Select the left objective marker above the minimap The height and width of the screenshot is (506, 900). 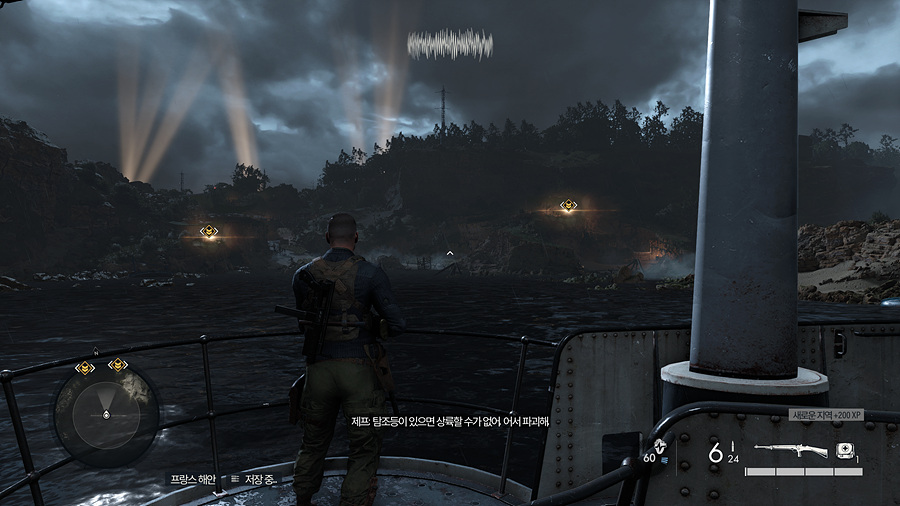[x=85, y=368]
